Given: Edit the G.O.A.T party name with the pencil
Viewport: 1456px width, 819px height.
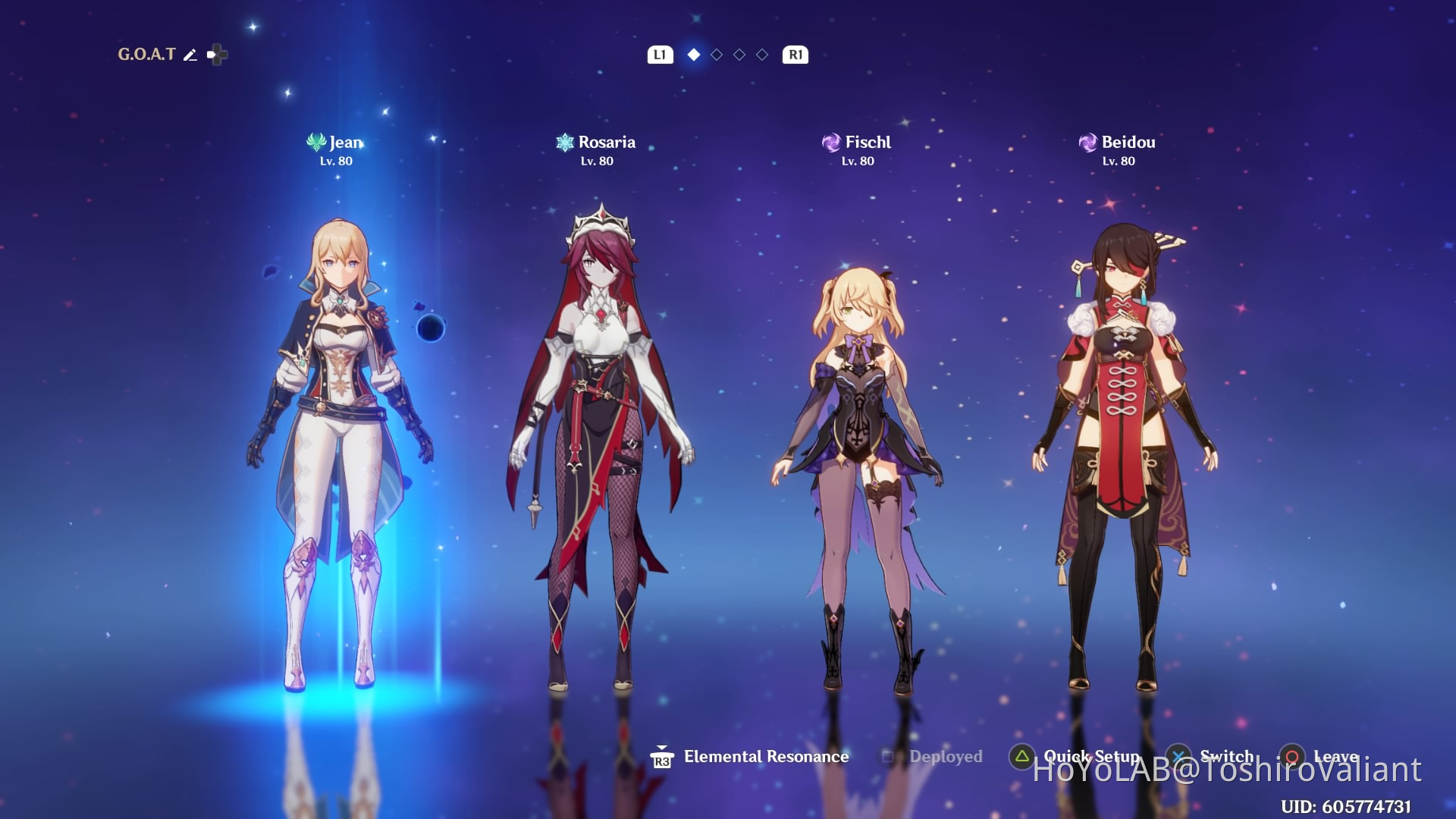Looking at the screenshot, I should click(x=190, y=55).
